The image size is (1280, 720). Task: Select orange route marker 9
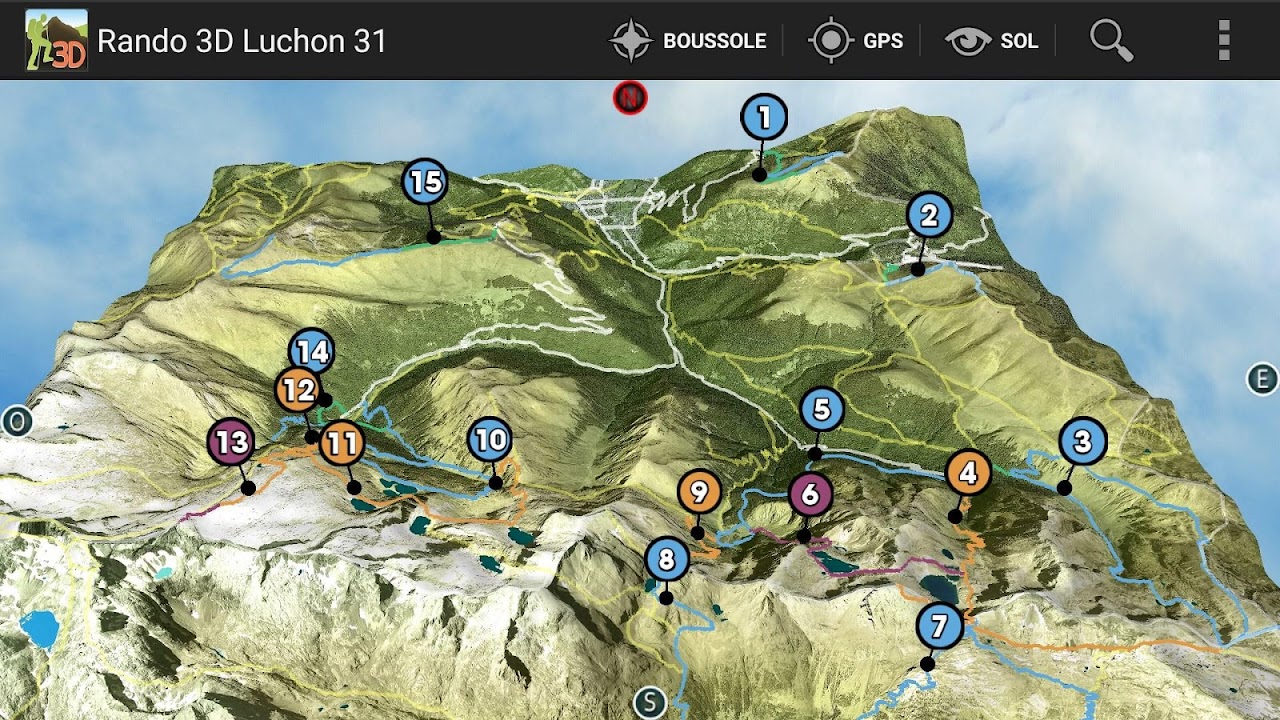click(x=699, y=491)
